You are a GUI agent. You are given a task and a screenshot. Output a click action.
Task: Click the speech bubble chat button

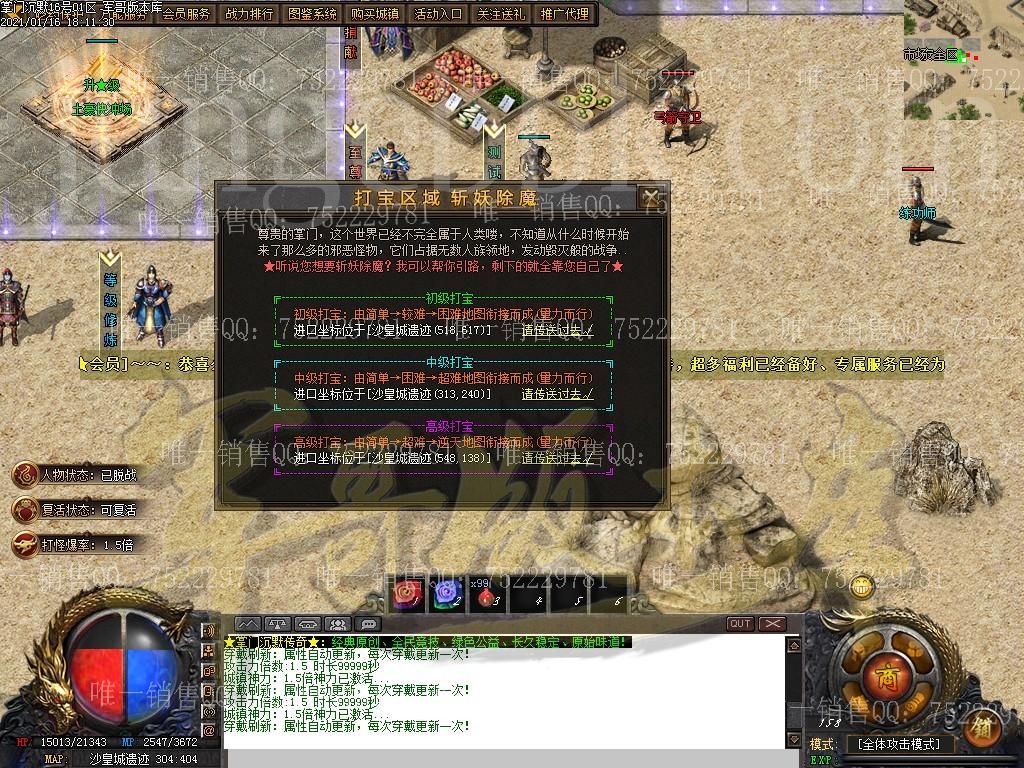[x=370, y=624]
